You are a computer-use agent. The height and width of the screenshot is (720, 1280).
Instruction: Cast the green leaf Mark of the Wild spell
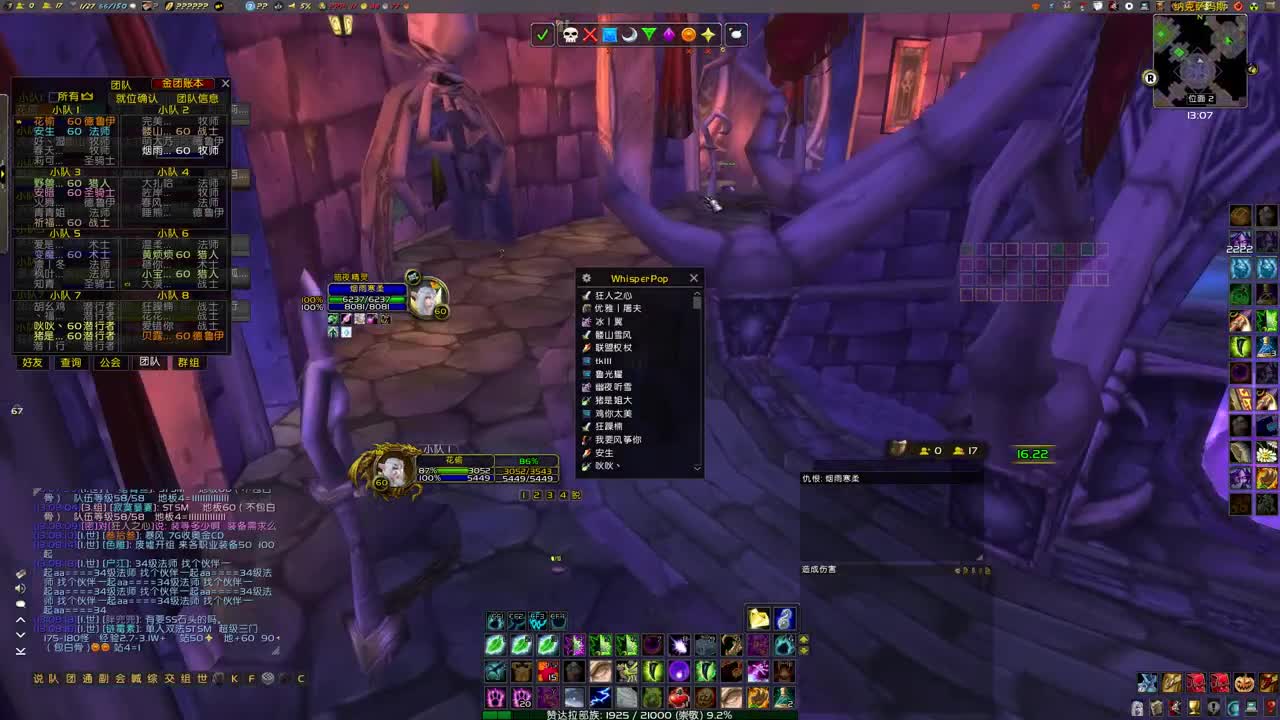(495, 645)
